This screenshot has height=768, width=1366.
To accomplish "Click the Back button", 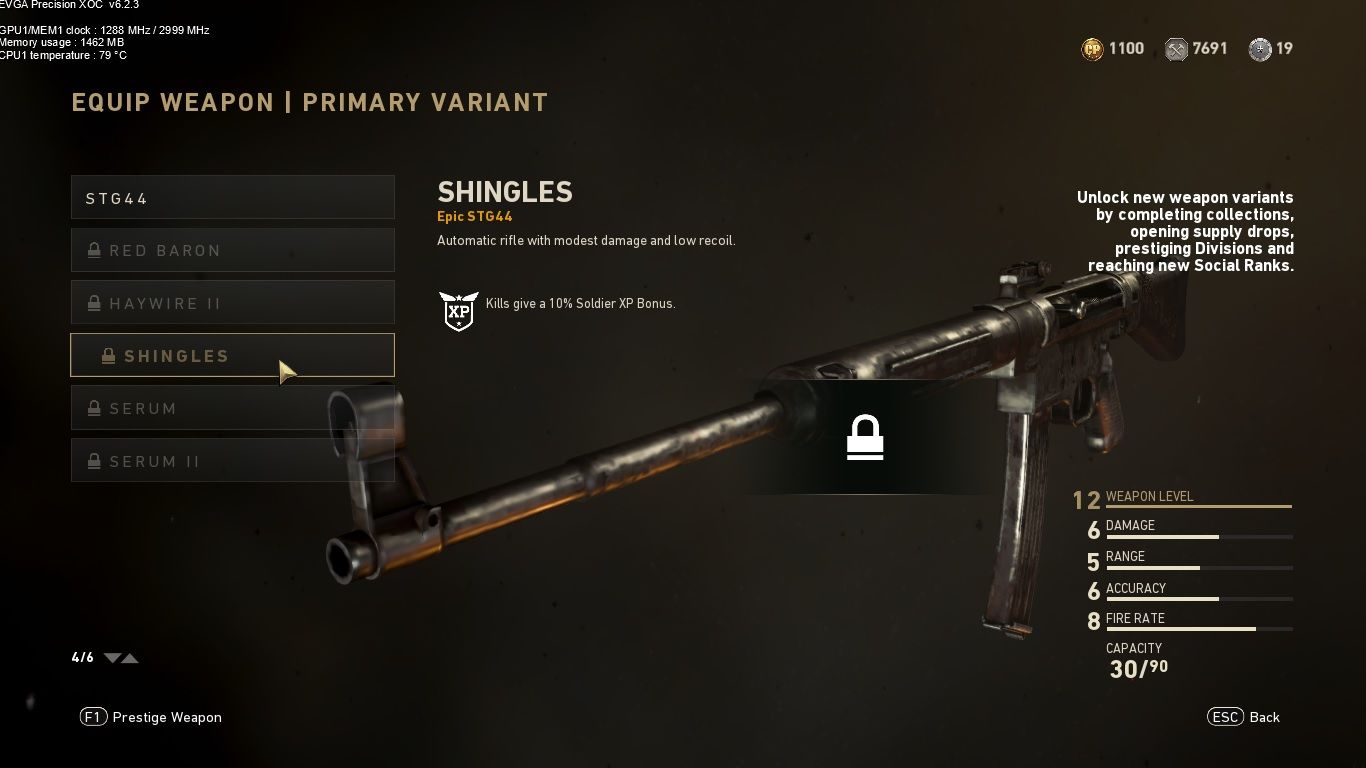I will [x=1244, y=717].
